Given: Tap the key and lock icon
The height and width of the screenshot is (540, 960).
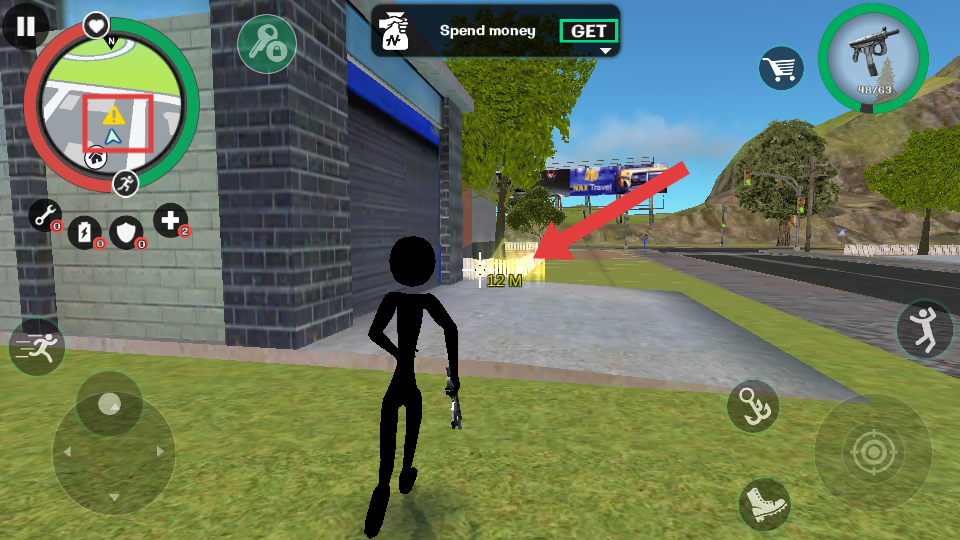Looking at the screenshot, I should 266,43.
